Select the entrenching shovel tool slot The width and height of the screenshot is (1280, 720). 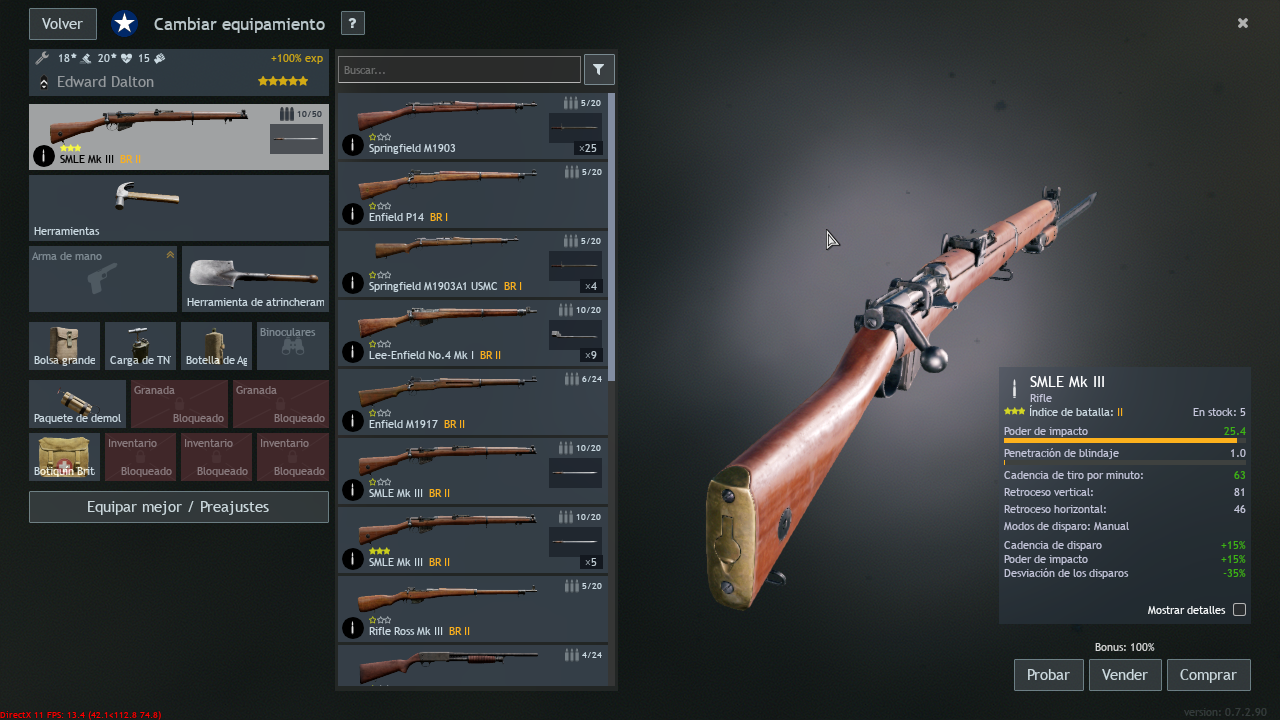pyautogui.click(x=255, y=279)
